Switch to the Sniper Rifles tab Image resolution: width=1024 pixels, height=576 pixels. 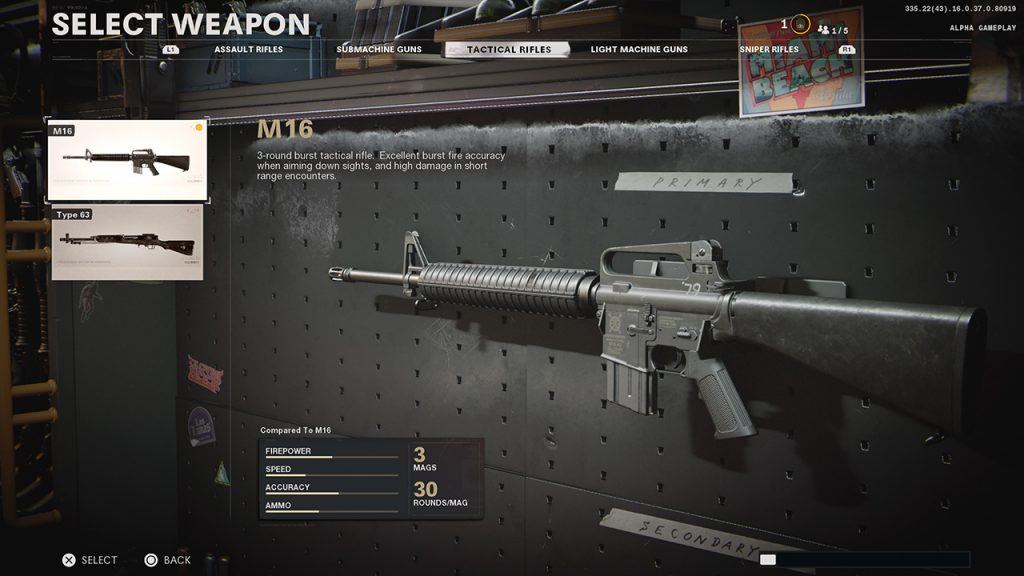(x=769, y=49)
